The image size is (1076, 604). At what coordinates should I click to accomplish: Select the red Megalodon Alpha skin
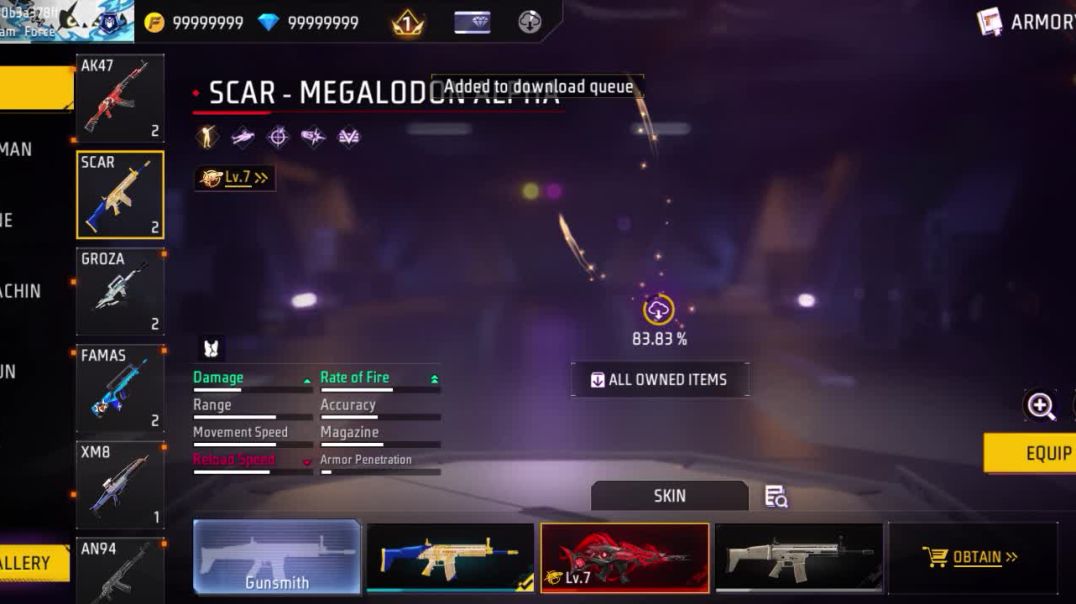point(625,557)
